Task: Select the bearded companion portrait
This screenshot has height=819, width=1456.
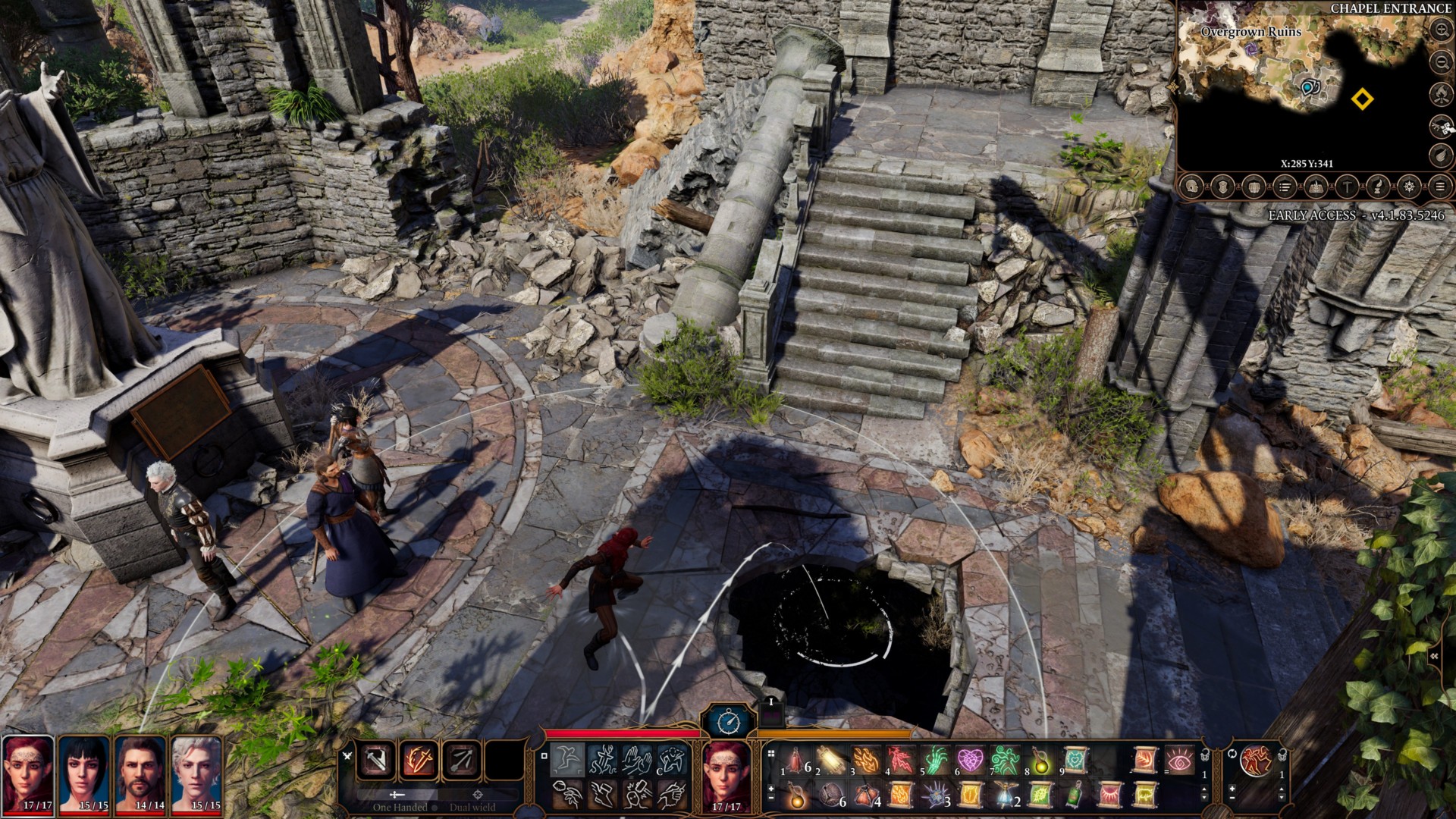Action: click(140, 773)
